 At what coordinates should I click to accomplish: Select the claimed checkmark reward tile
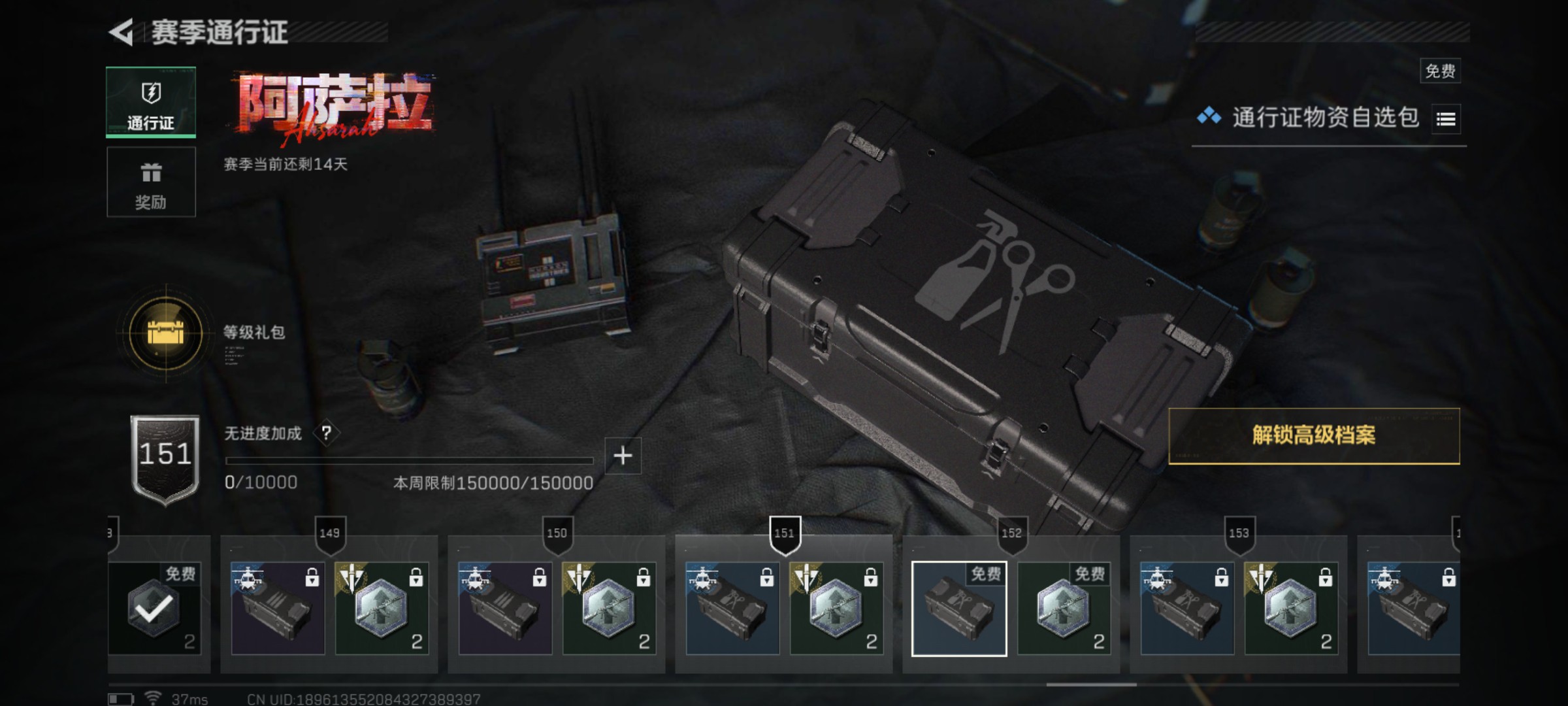155,609
